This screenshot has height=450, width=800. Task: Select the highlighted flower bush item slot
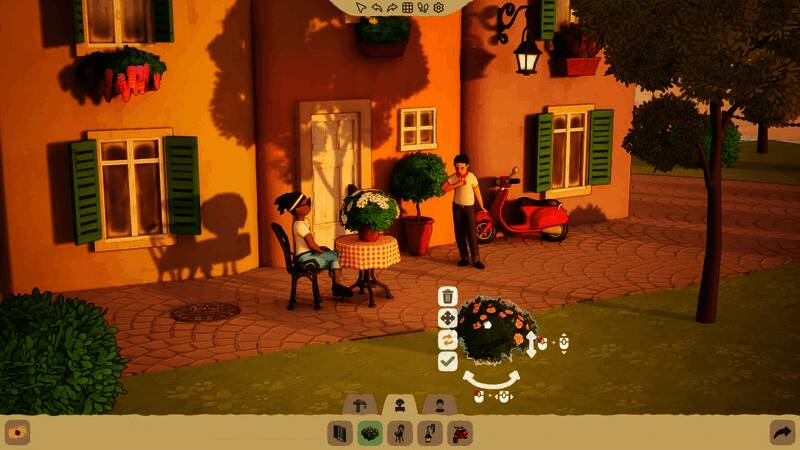(x=370, y=433)
